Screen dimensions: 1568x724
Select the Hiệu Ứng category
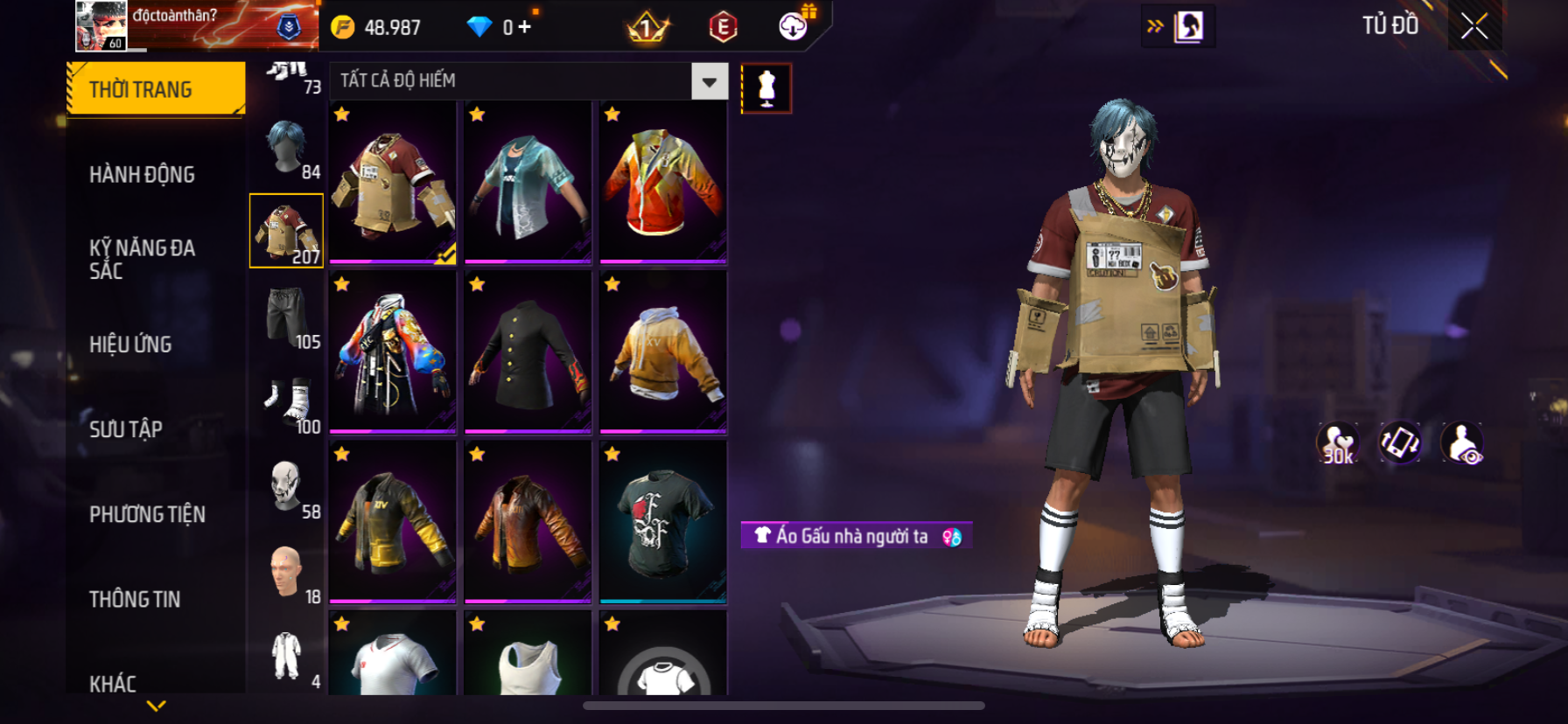point(130,345)
